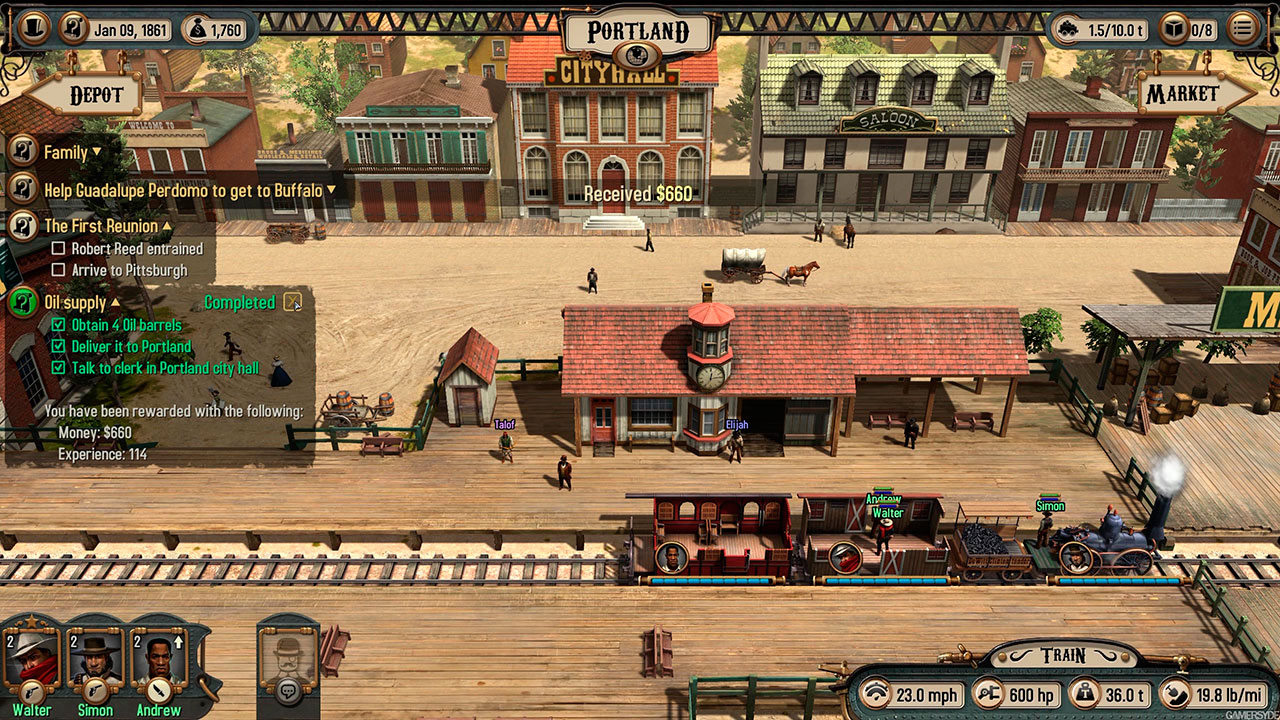Viewport: 1280px width, 720px height.
Task: Dismiss the completed Oil supply quest
Action: coord(292,301)
